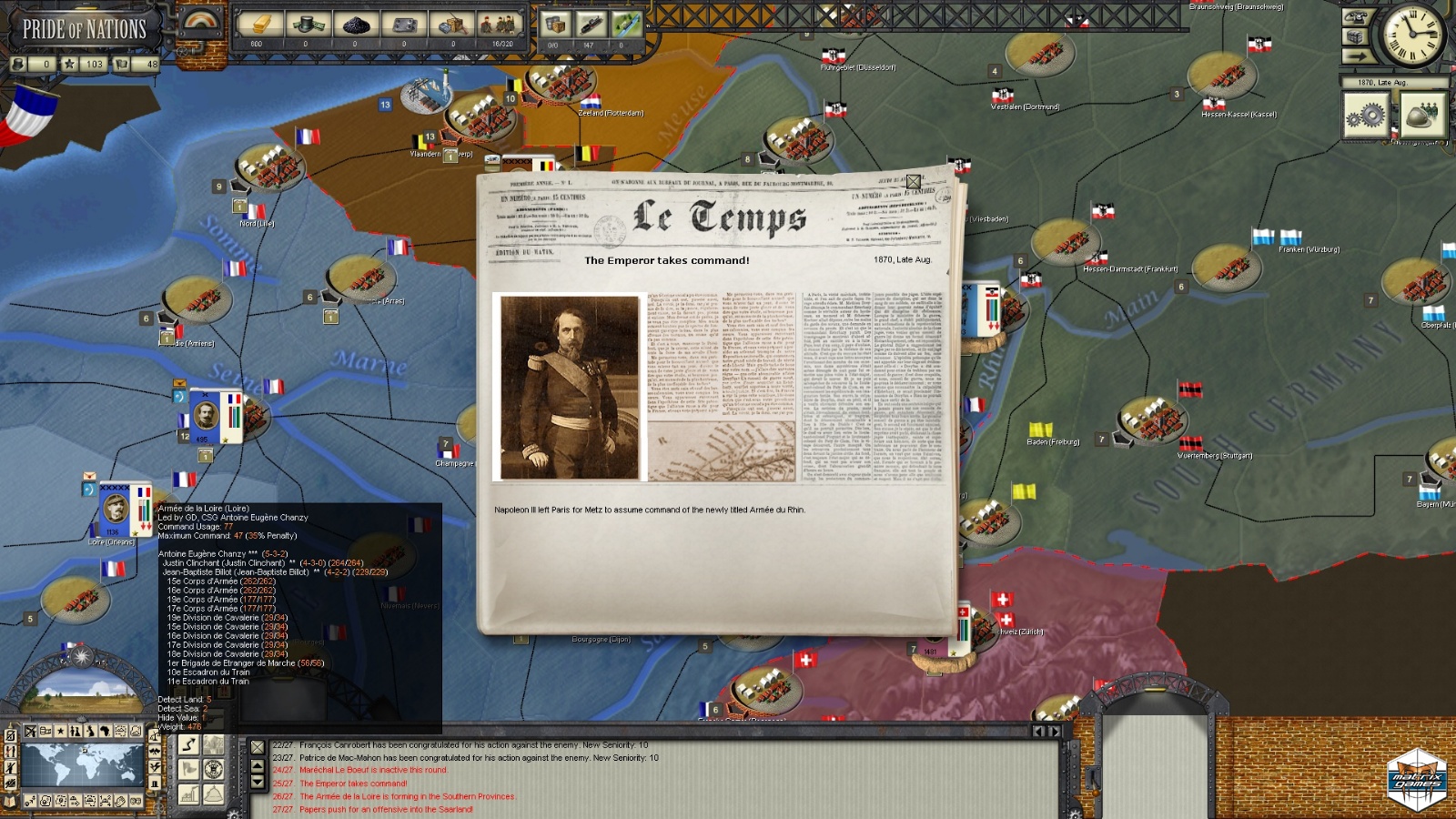Open 'The Emperor takes command!' log entry

(x=353, y=784)
